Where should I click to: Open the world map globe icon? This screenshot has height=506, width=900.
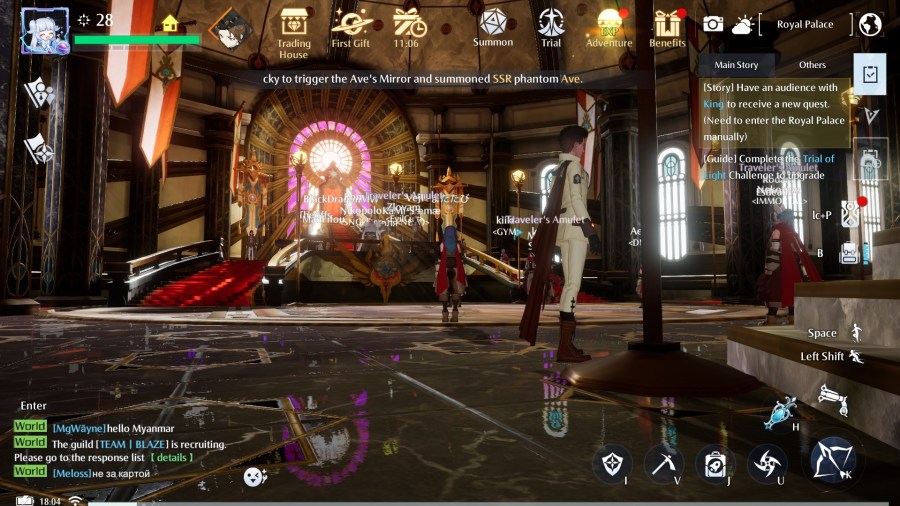870,24
